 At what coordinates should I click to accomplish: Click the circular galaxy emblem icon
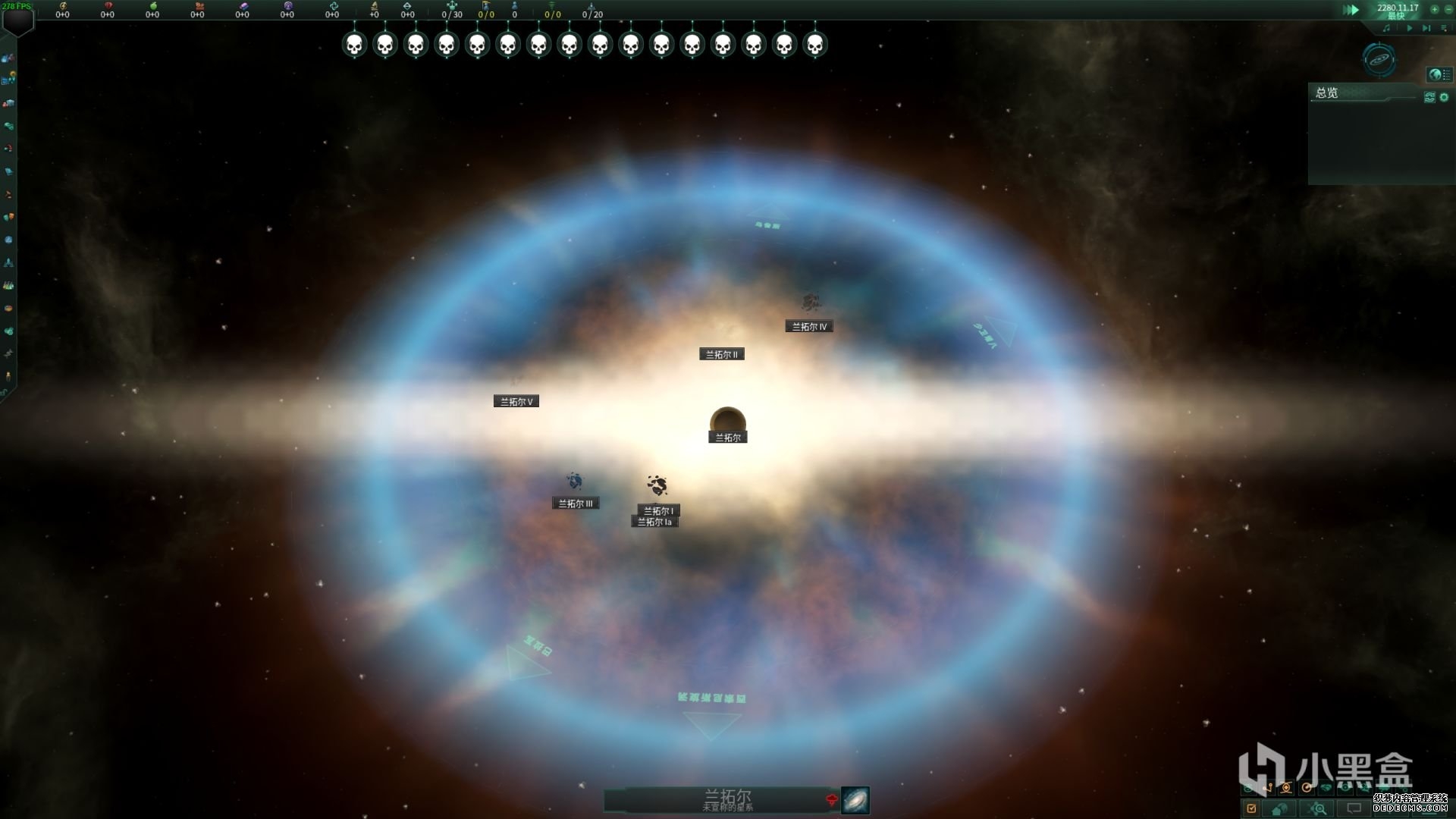click(1379, 59)
